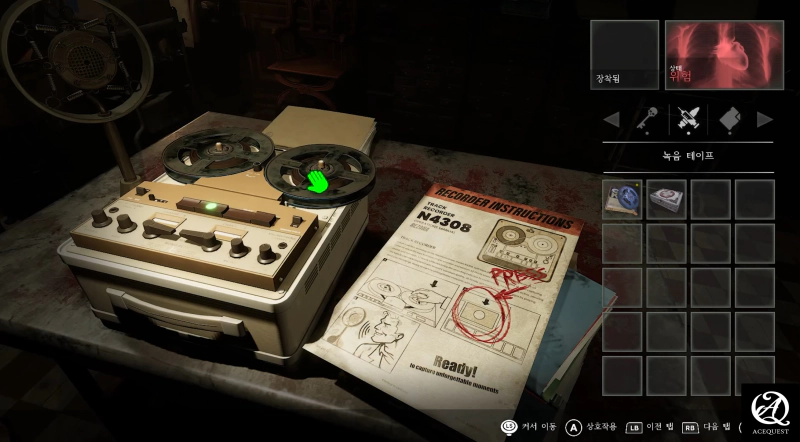Click the left arrow for previous tab
The image size is (800, 442).
[x=609, y=120]
